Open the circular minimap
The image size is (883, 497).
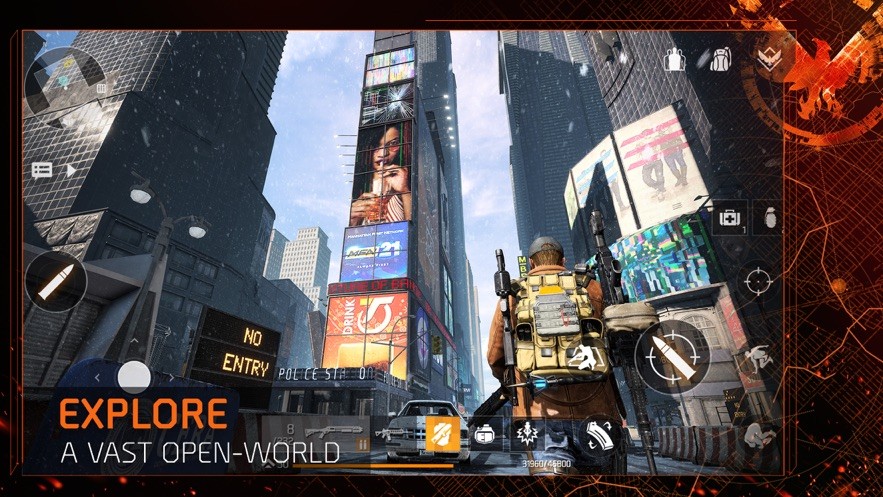click(x=65, y=77)
